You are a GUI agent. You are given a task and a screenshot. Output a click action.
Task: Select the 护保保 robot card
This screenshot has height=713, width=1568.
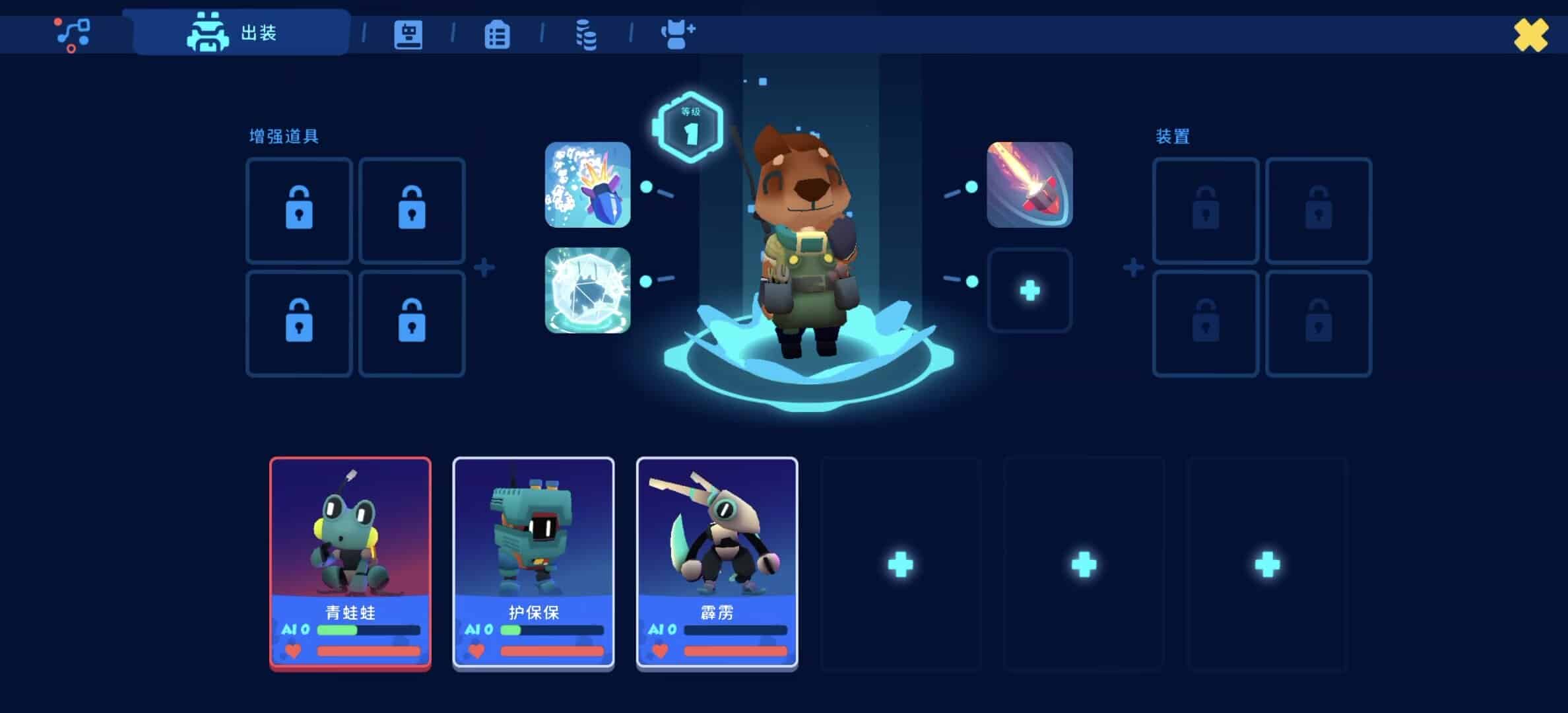click(x=533, y=563)
